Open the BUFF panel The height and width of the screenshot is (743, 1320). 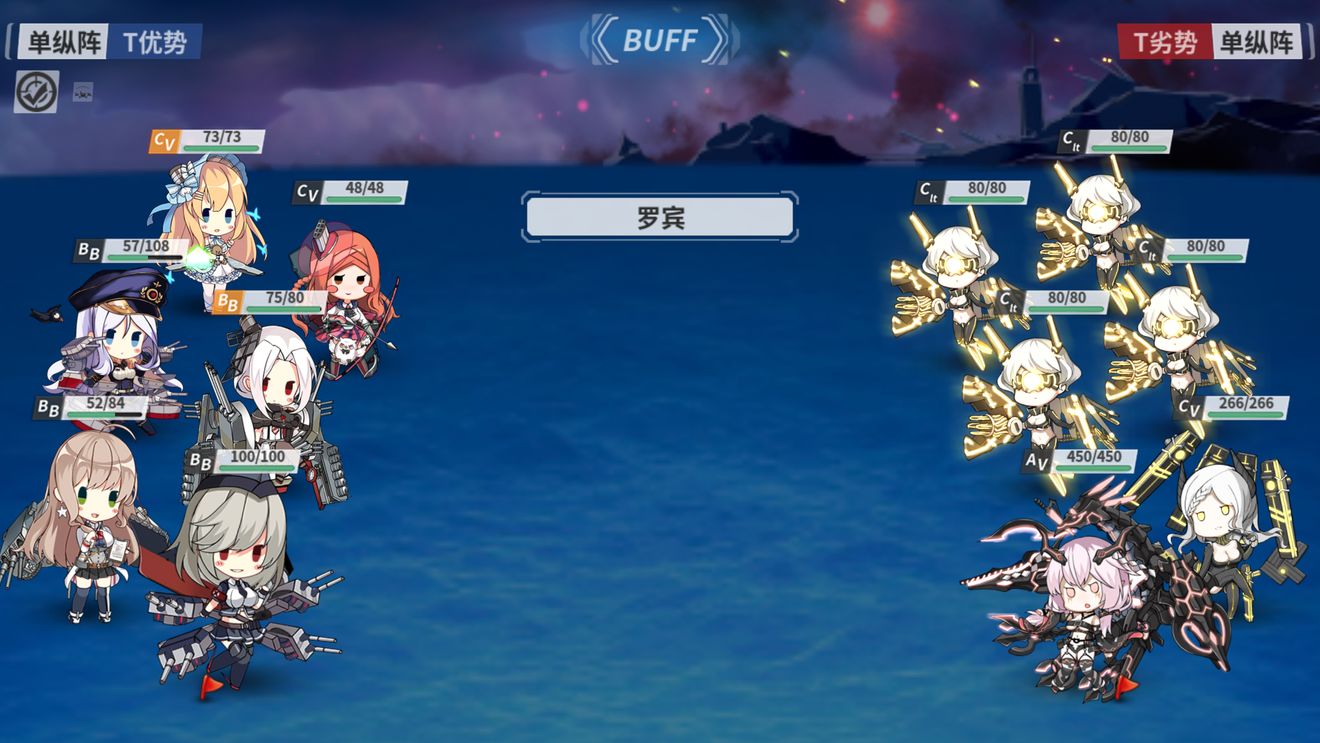point(659,40)
